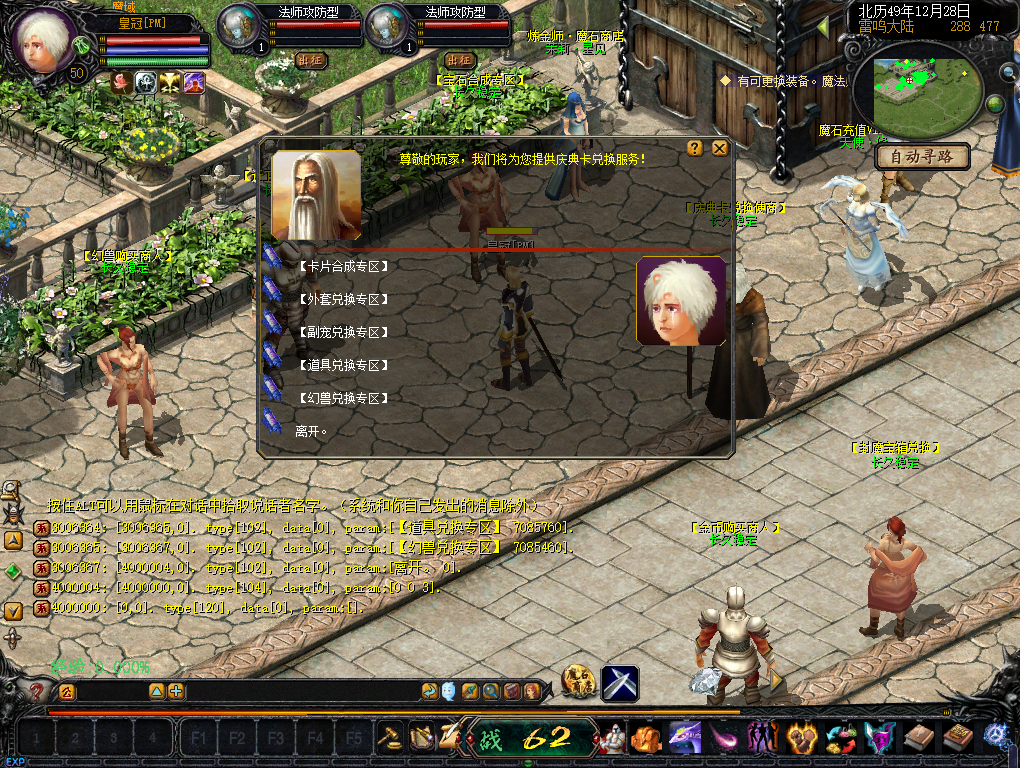
Task: Open the 副宠兑换专区 exchange option
Action: pyautogui.click(x=342, y=332)
